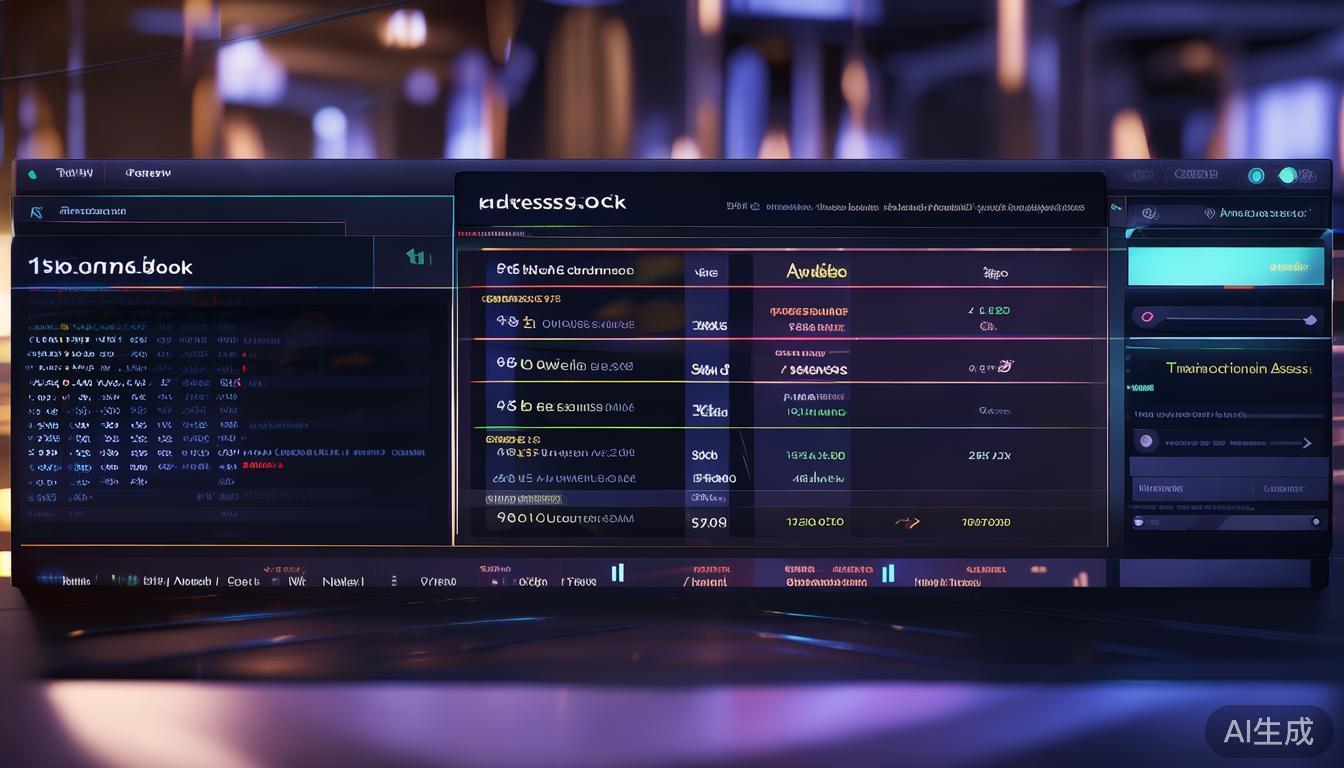This screenshot has width=1344, height=768.
Task: Select the solid teal circle icon in top bar
Action: tap(1289, 176)
